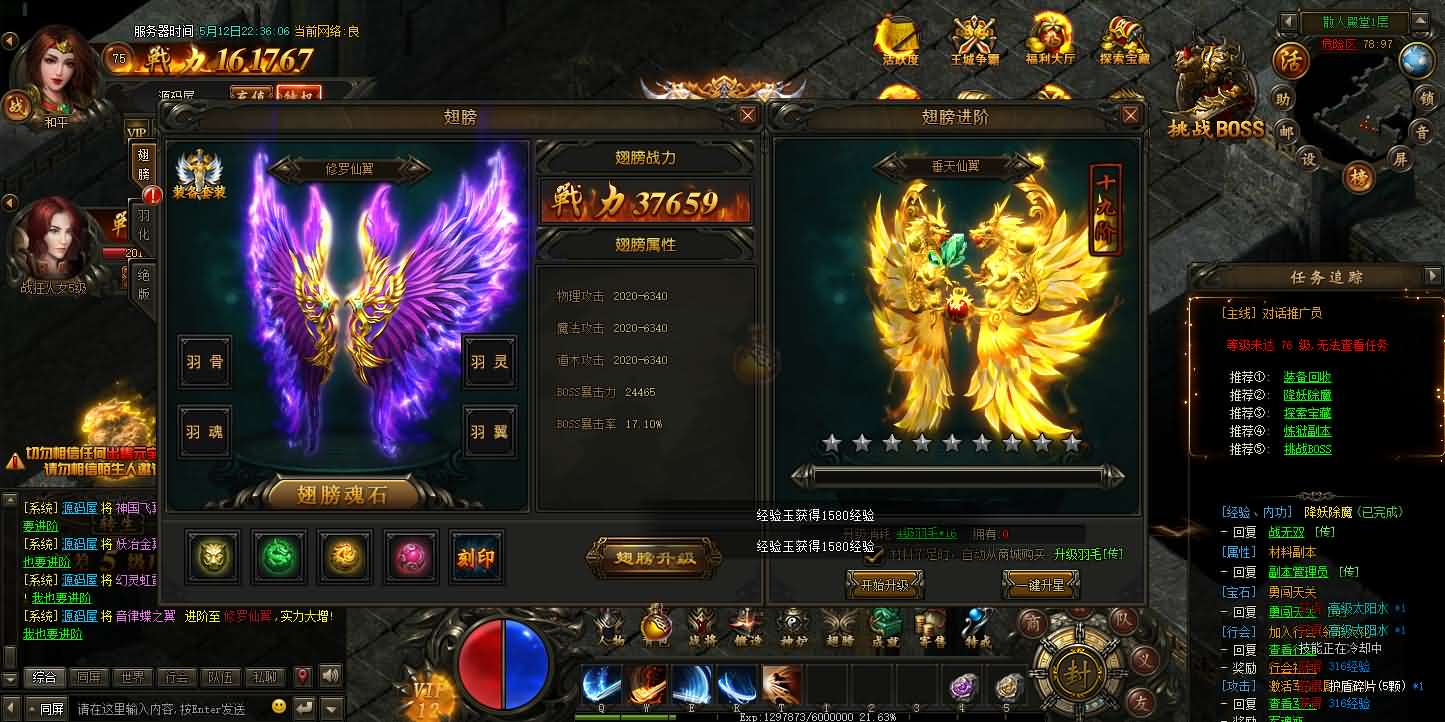Mute chat with the speaker toggle

point(329,676)
